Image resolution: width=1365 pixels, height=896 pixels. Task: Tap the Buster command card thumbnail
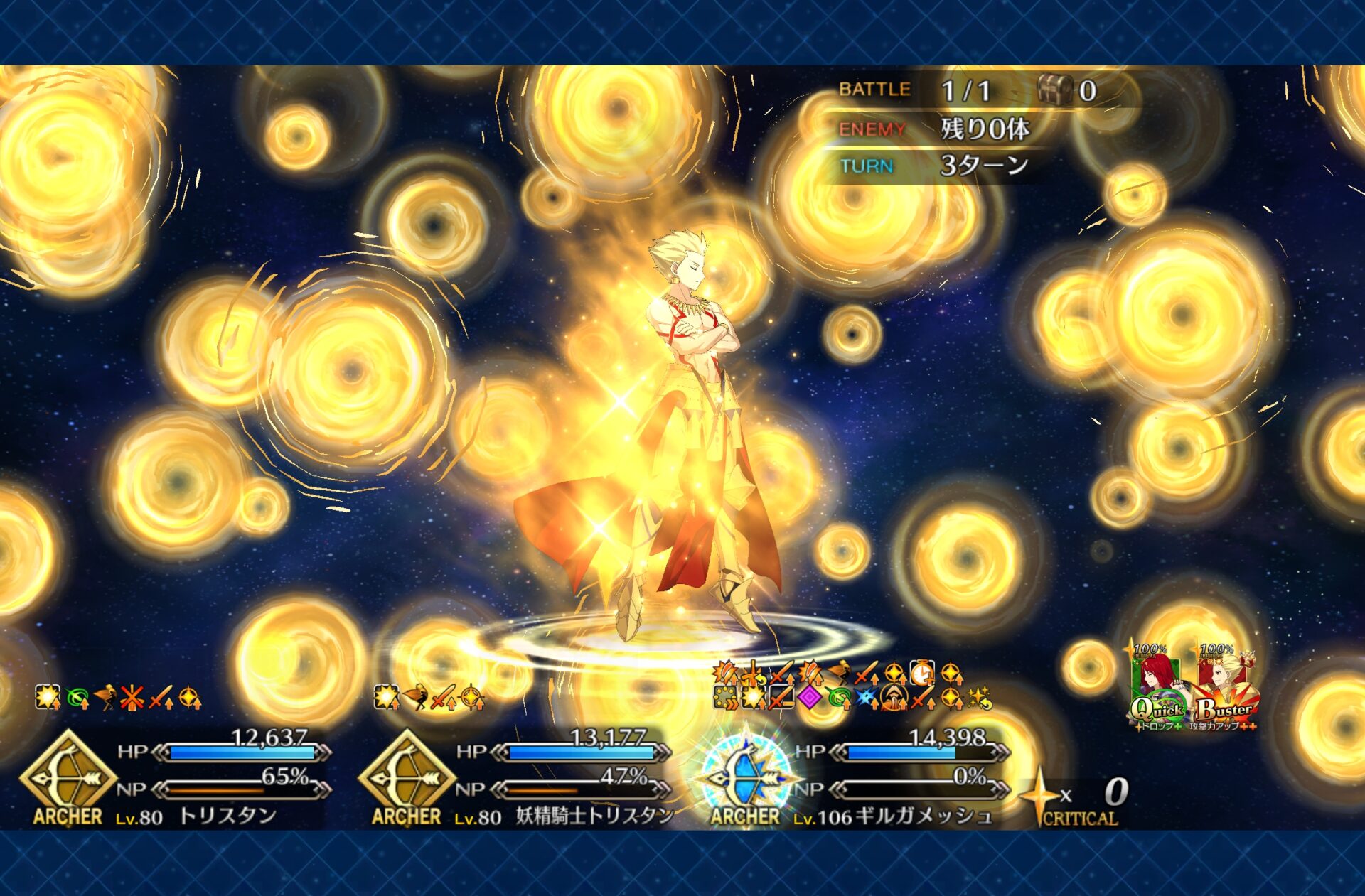pos(1224,689)
